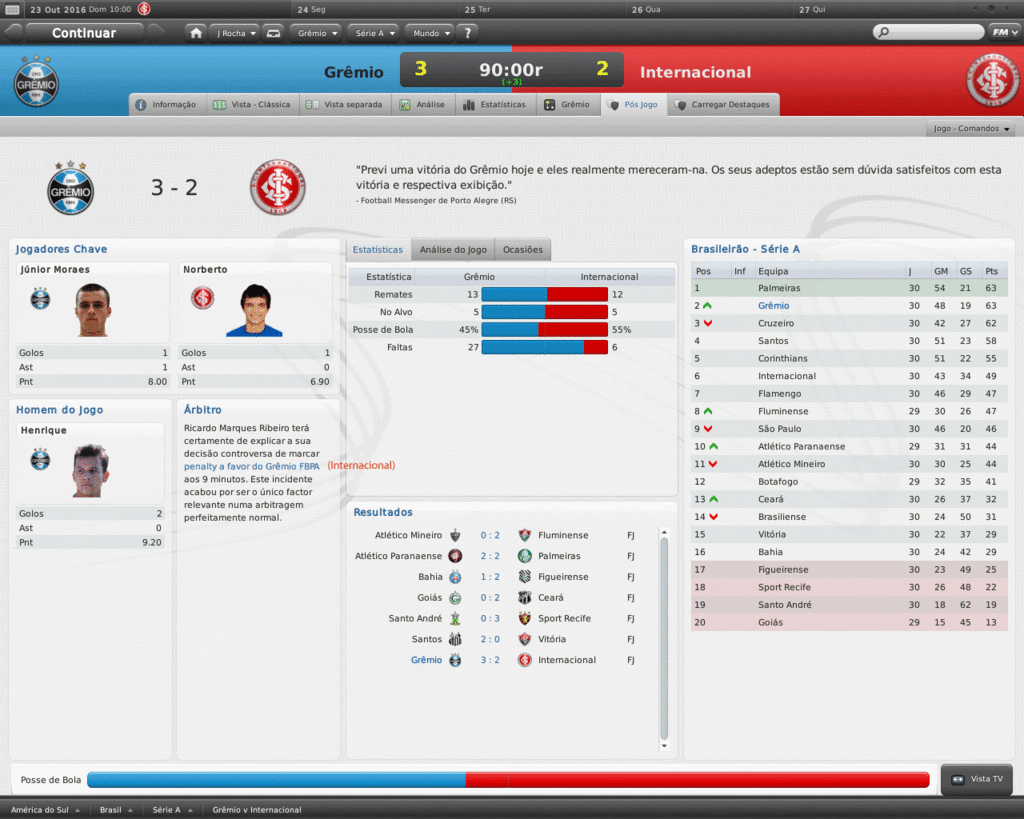The image size is (1024, 819).
Task: Open the Mundo dropdown menu
Action: point(432,33)
